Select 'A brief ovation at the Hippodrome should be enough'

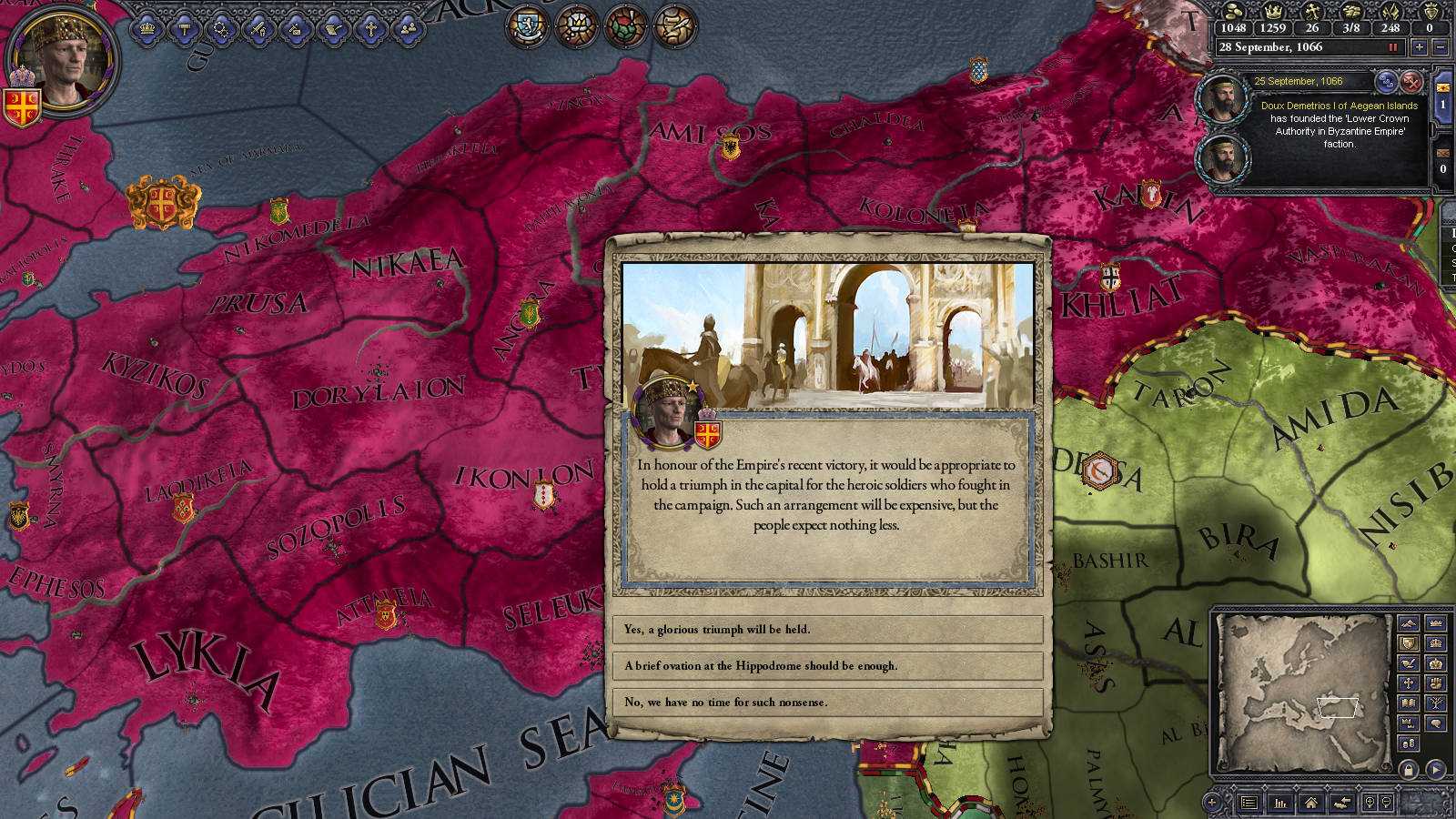(x=828, y=666)
